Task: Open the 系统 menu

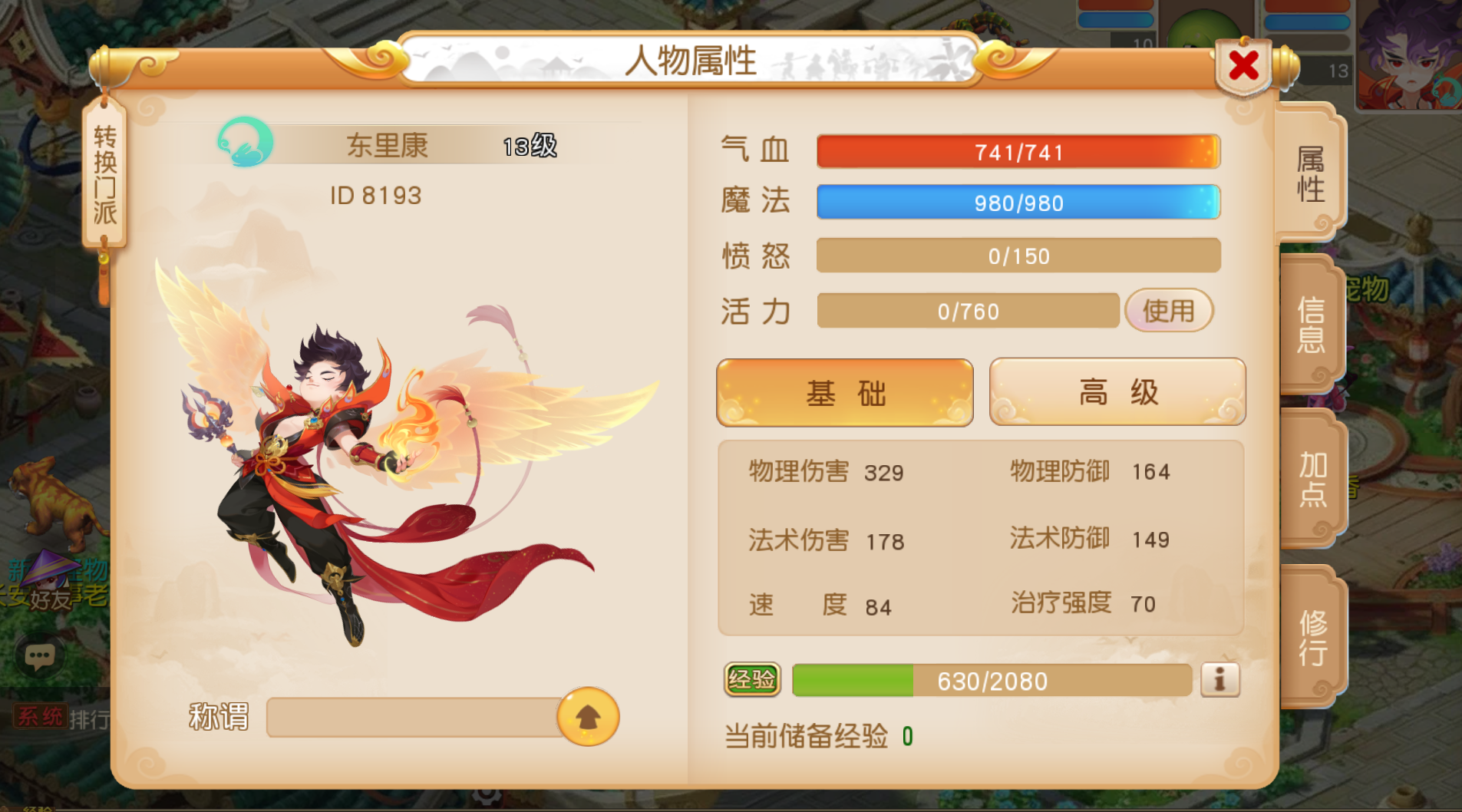Action: (x=41, y=715)
